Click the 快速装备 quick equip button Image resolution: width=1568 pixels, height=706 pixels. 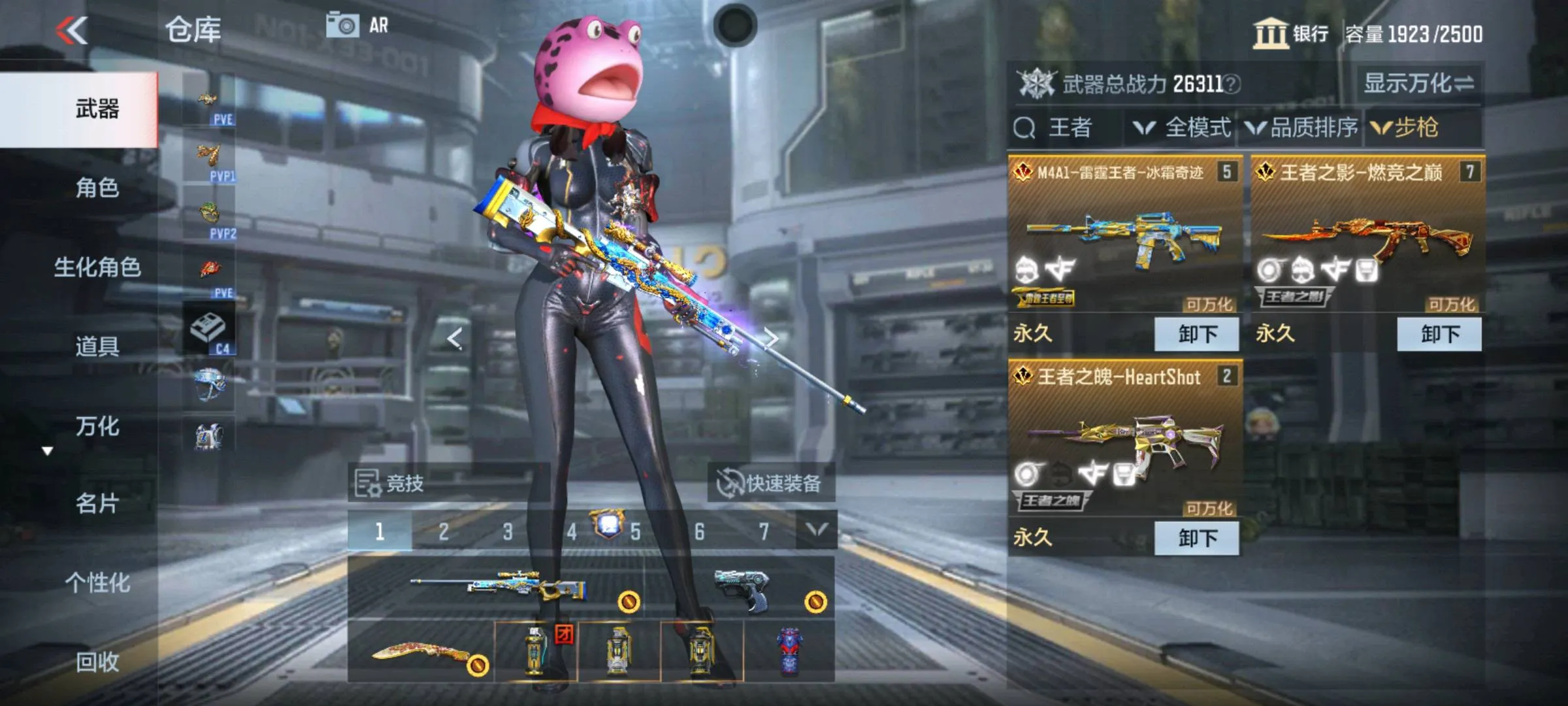pyautogui.click(x=770, y=484)
